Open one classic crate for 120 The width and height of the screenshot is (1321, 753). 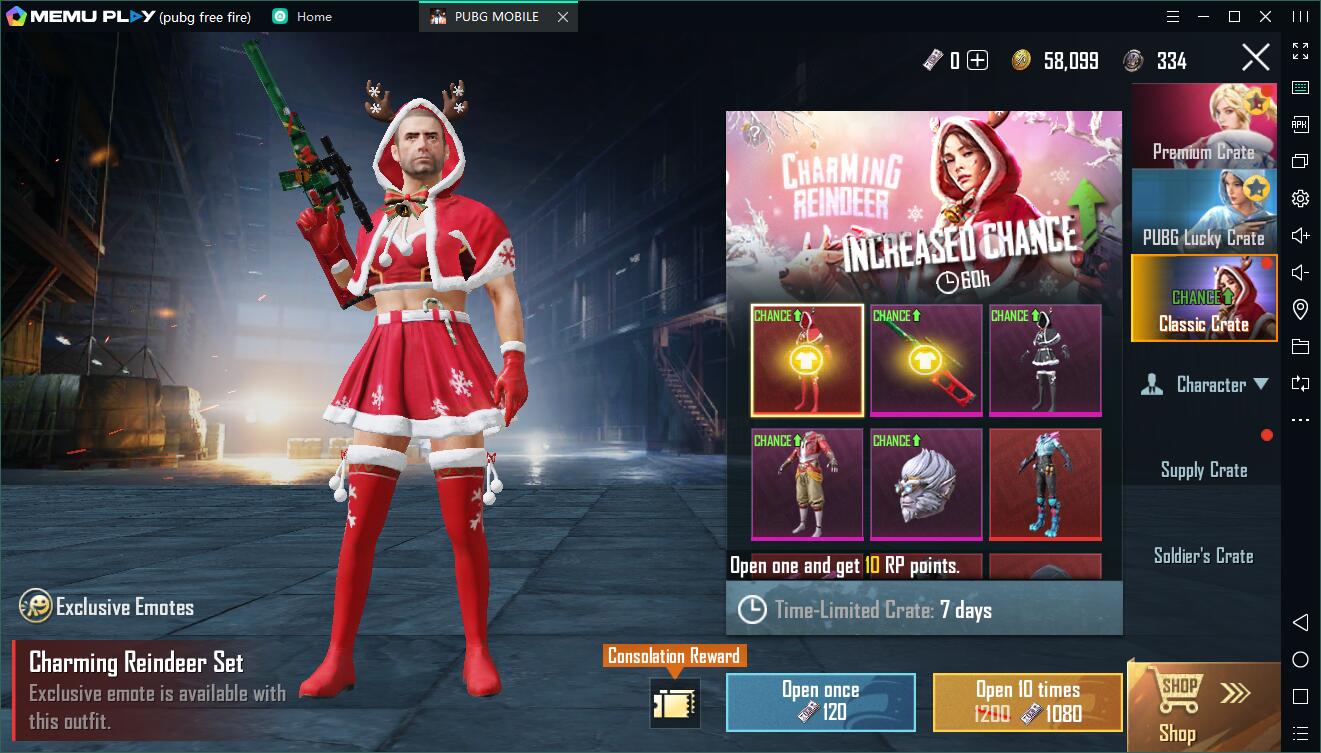tap(820, 700)
